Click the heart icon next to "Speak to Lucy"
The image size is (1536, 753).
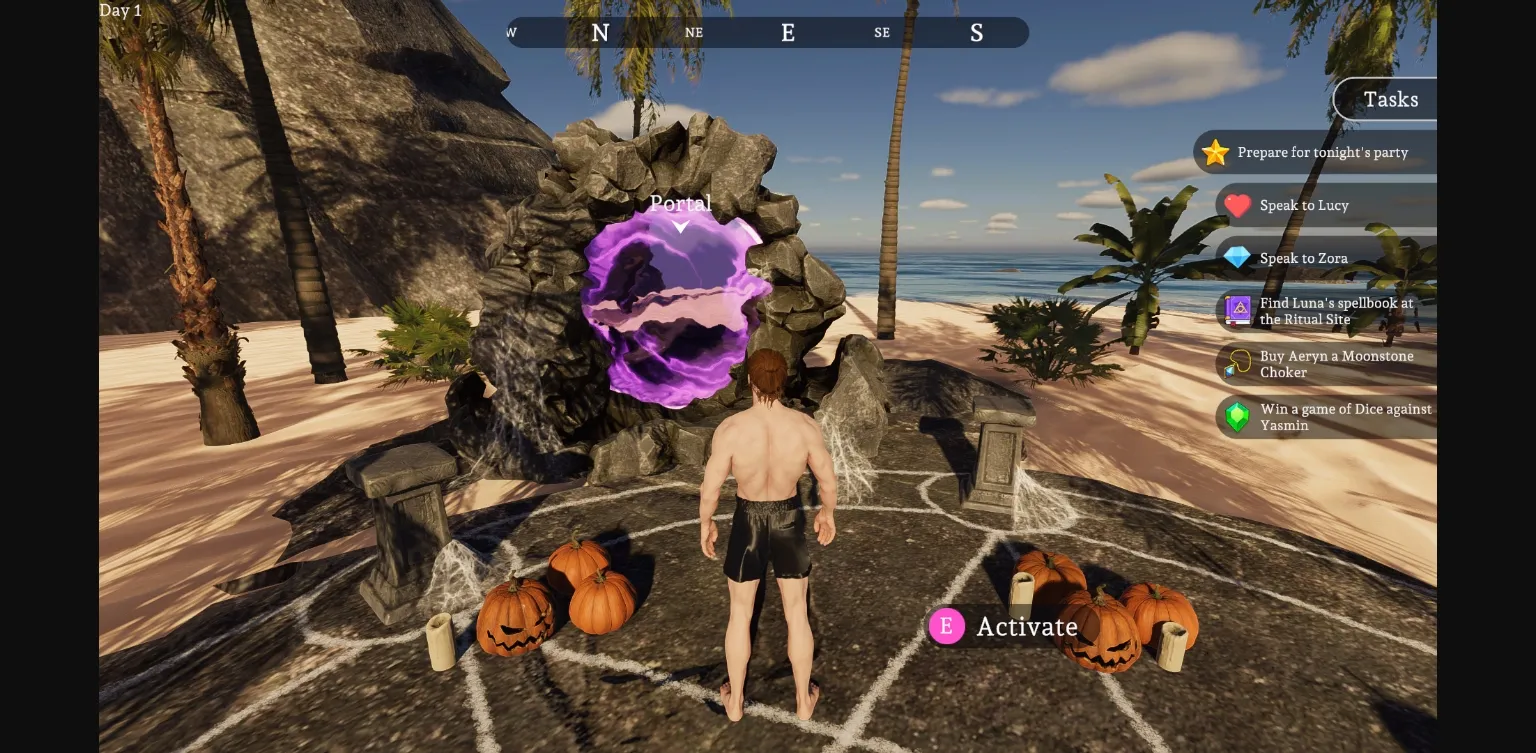[x=1238, y=205]
